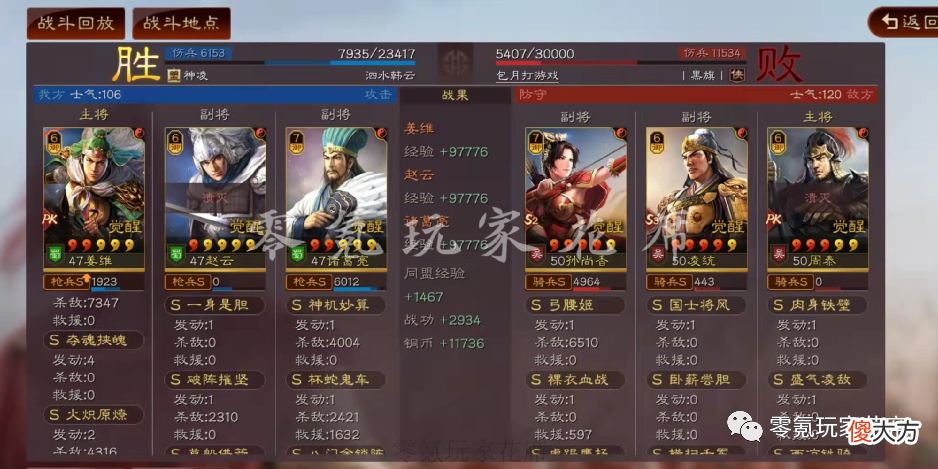This screenshot has width=938, height=469.
Task: View the 弓腰姬 skill
Action: 576,305
